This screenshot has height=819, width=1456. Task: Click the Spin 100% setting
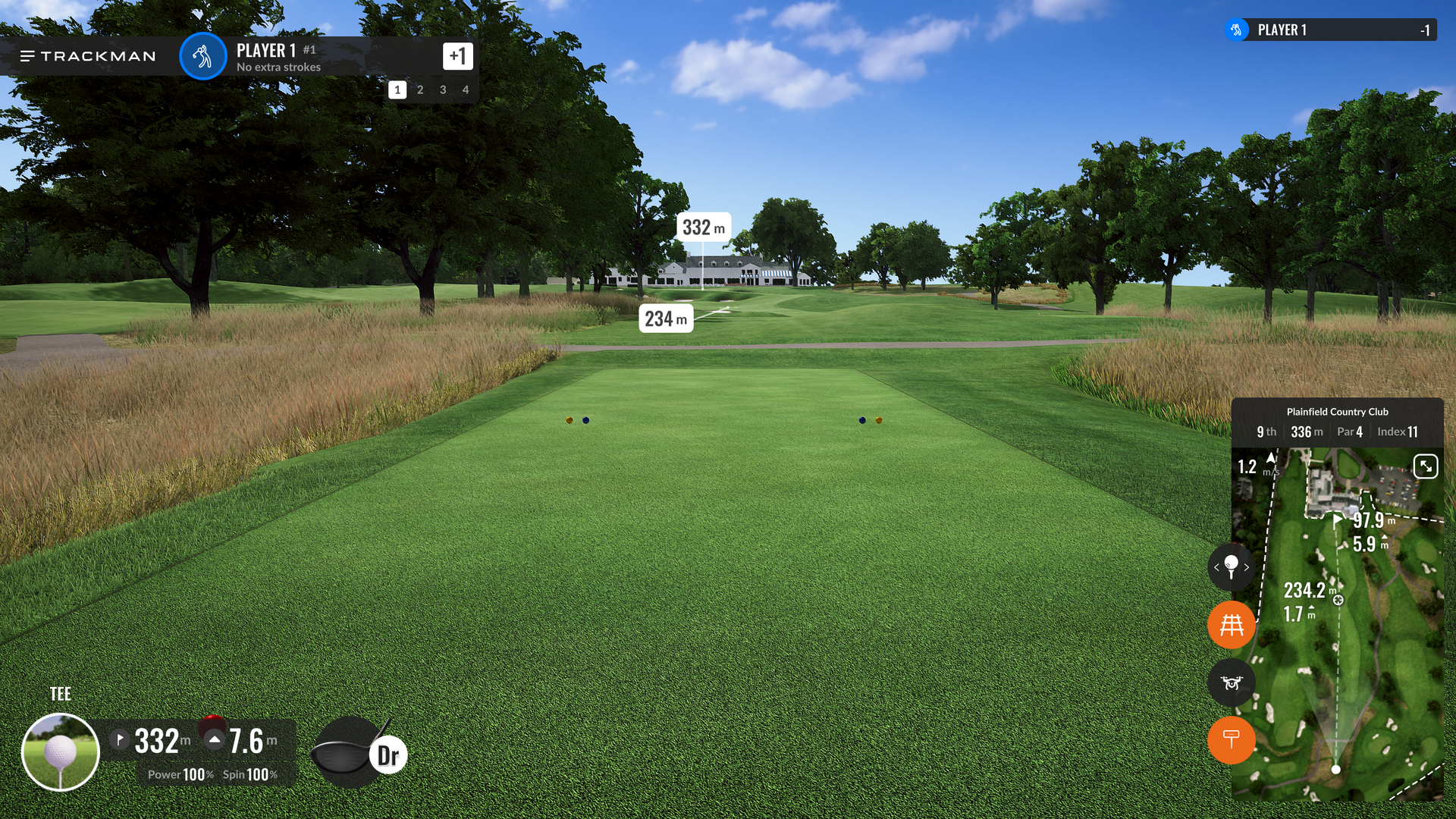tap(249, 774)
